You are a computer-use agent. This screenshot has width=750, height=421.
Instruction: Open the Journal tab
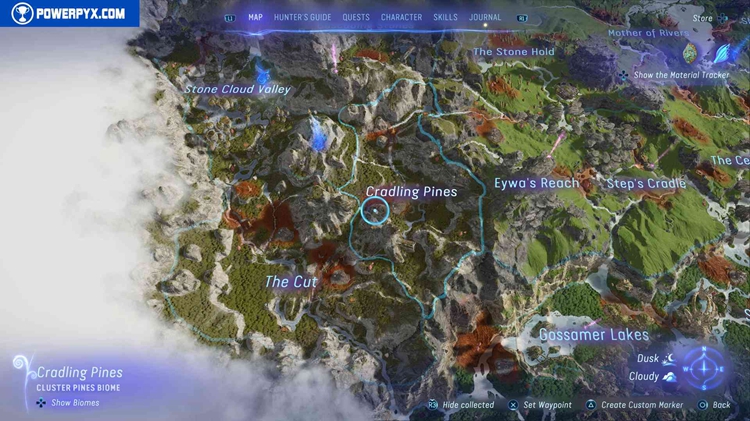(485, 17)
